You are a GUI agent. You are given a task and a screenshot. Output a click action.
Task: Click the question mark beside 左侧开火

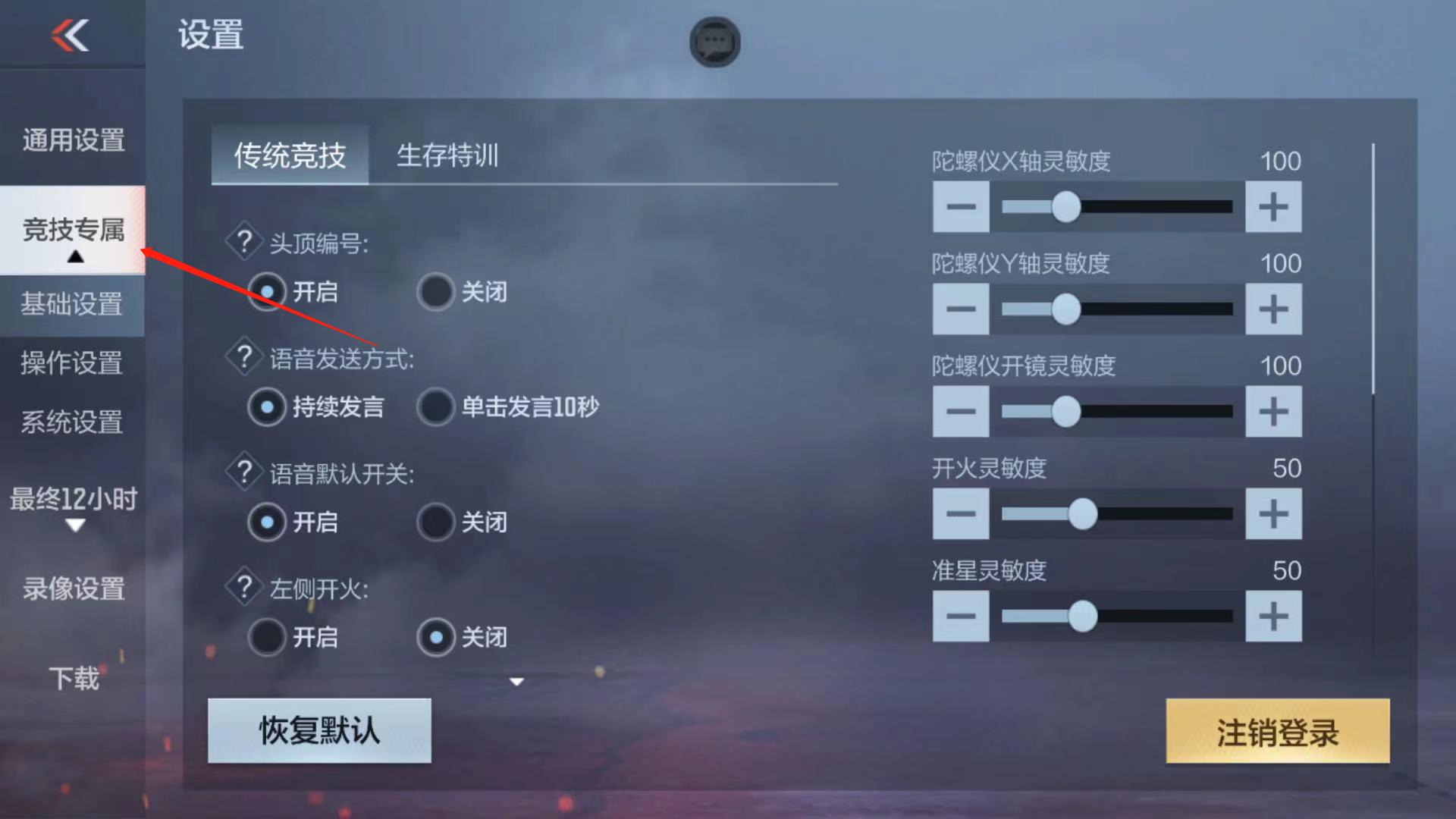point(244,588)
